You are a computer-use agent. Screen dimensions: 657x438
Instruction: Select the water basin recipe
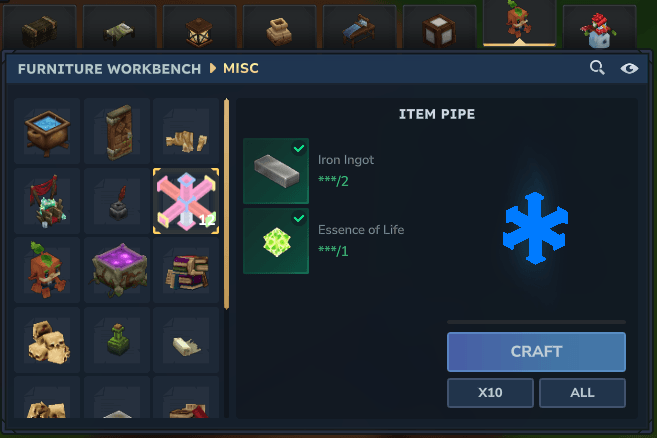[x=47, y=131]
